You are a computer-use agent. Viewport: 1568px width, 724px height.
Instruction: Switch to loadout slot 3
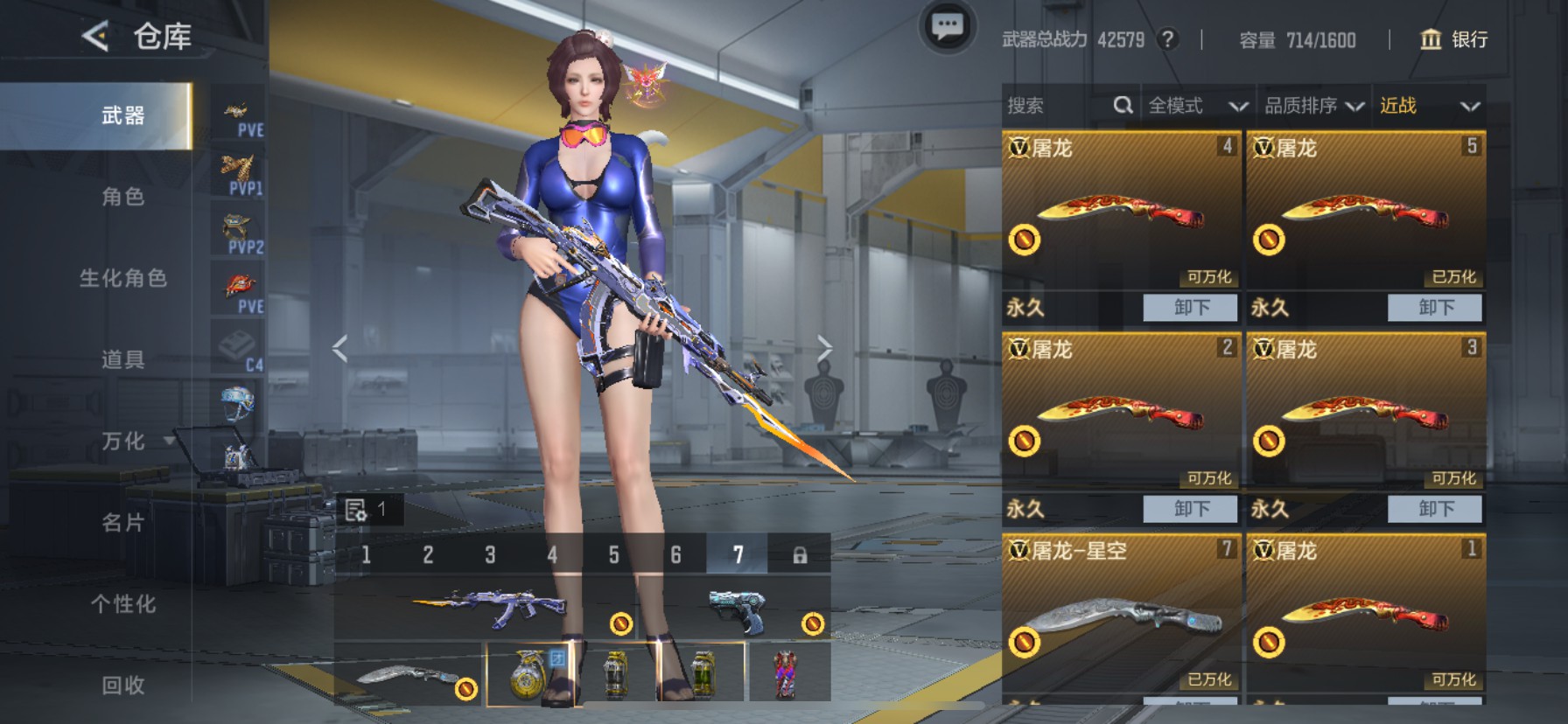[x=490, y=554]
